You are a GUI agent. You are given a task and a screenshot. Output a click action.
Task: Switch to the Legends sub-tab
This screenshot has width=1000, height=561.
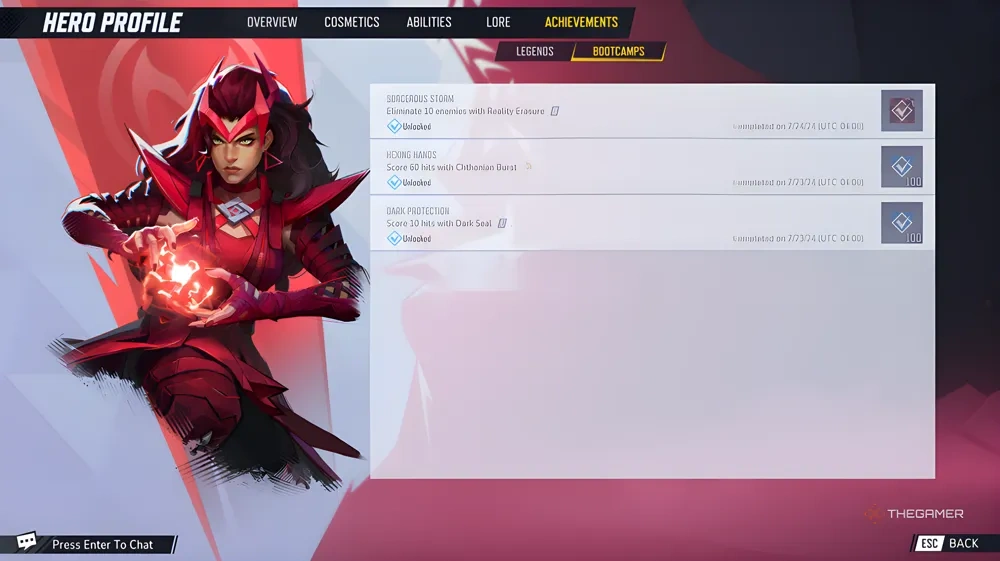coord(535,51)
